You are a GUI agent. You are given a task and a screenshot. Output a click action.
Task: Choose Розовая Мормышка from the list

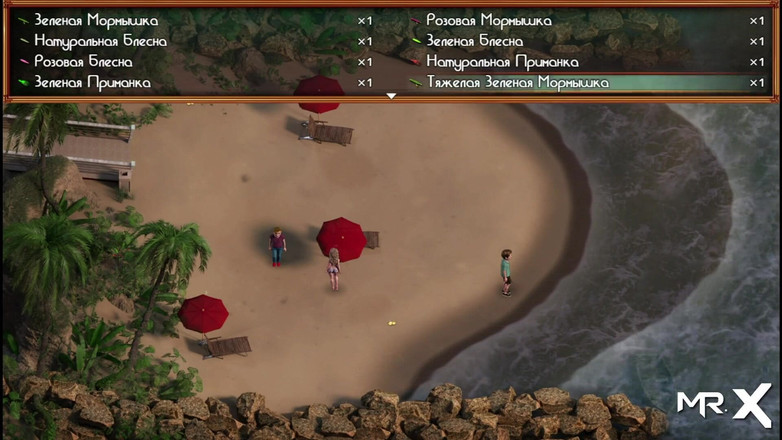coord(488,20)
